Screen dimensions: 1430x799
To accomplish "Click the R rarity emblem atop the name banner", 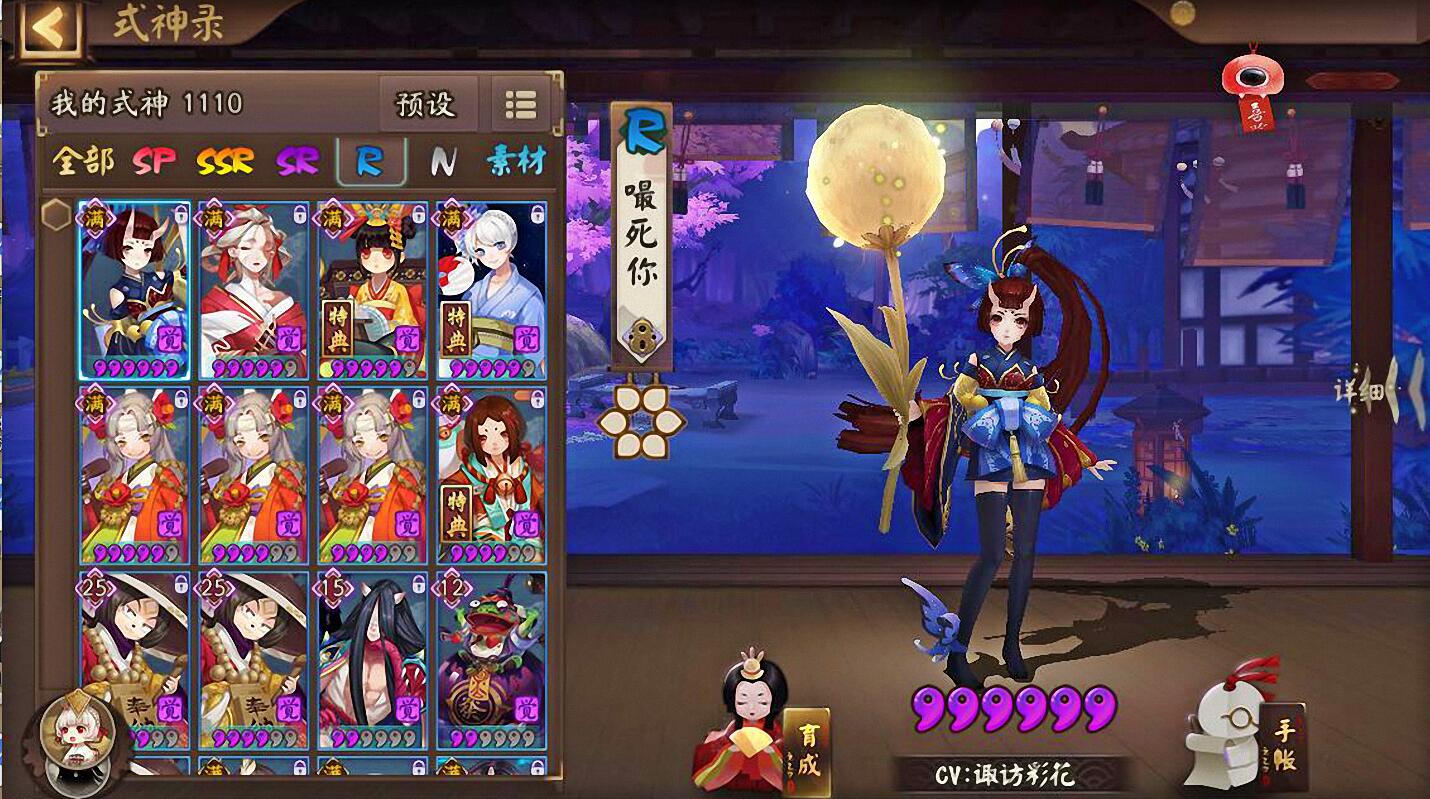I will 644,129.
